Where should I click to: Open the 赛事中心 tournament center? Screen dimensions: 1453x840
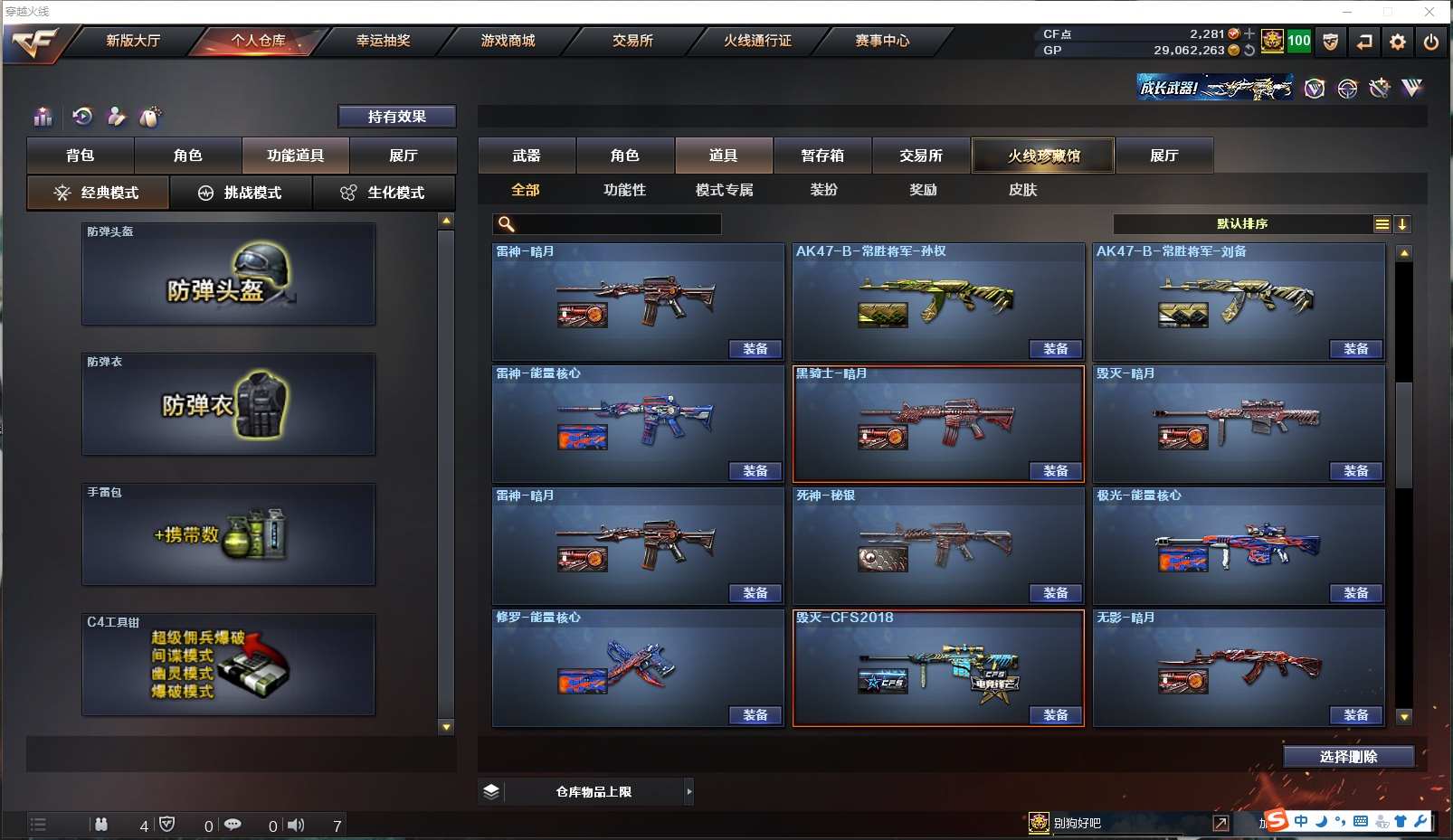(x=882, y=41)
